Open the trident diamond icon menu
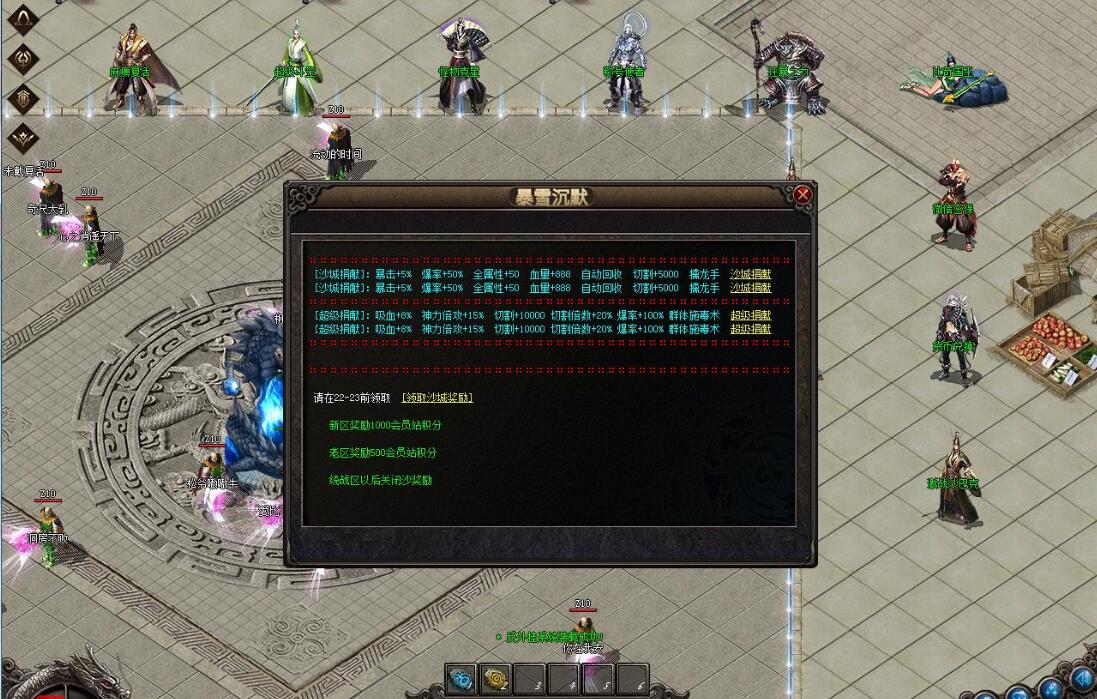 click(22, 58)
